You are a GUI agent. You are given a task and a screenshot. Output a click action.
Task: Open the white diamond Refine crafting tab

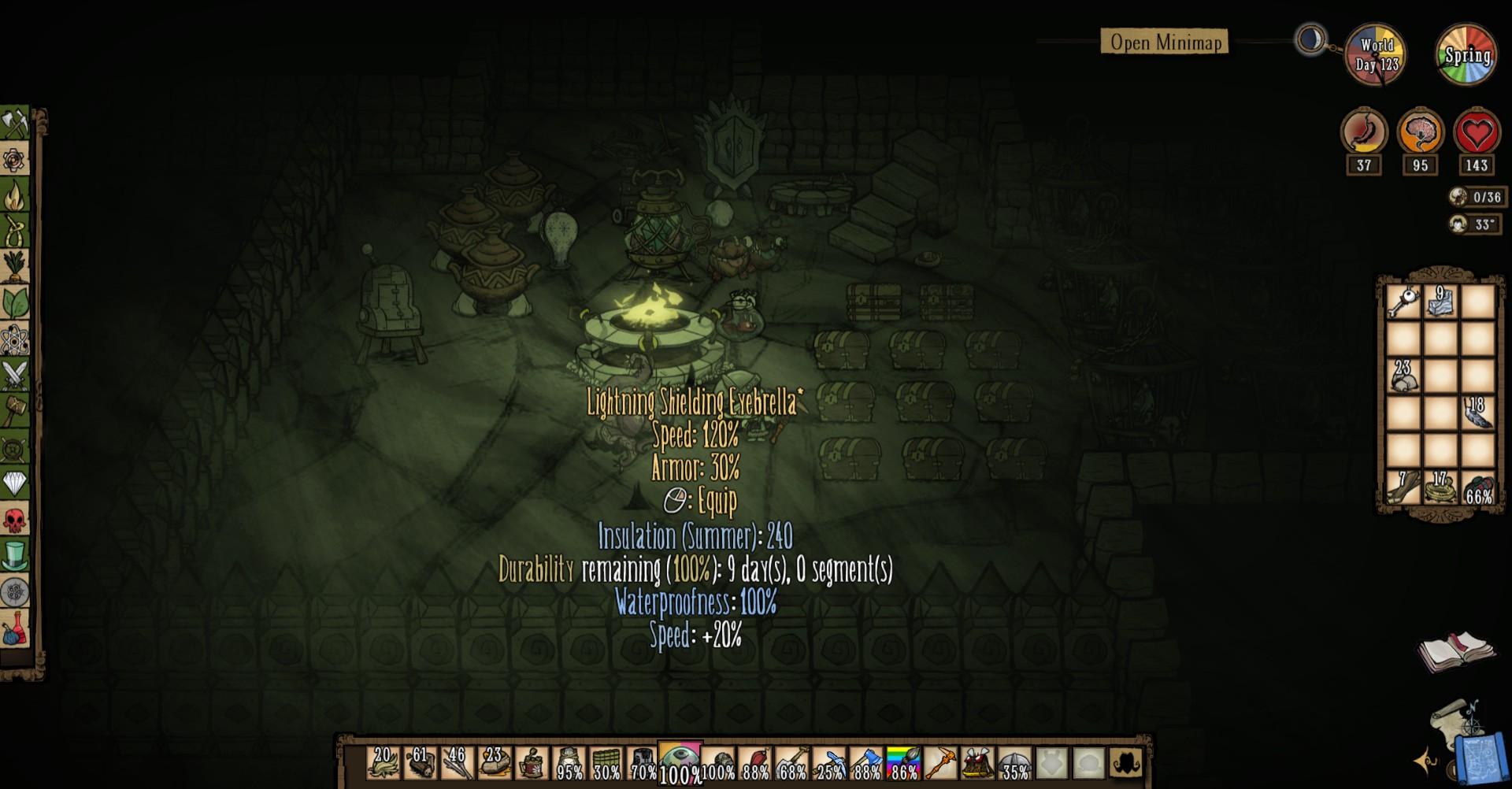[15, 483]
